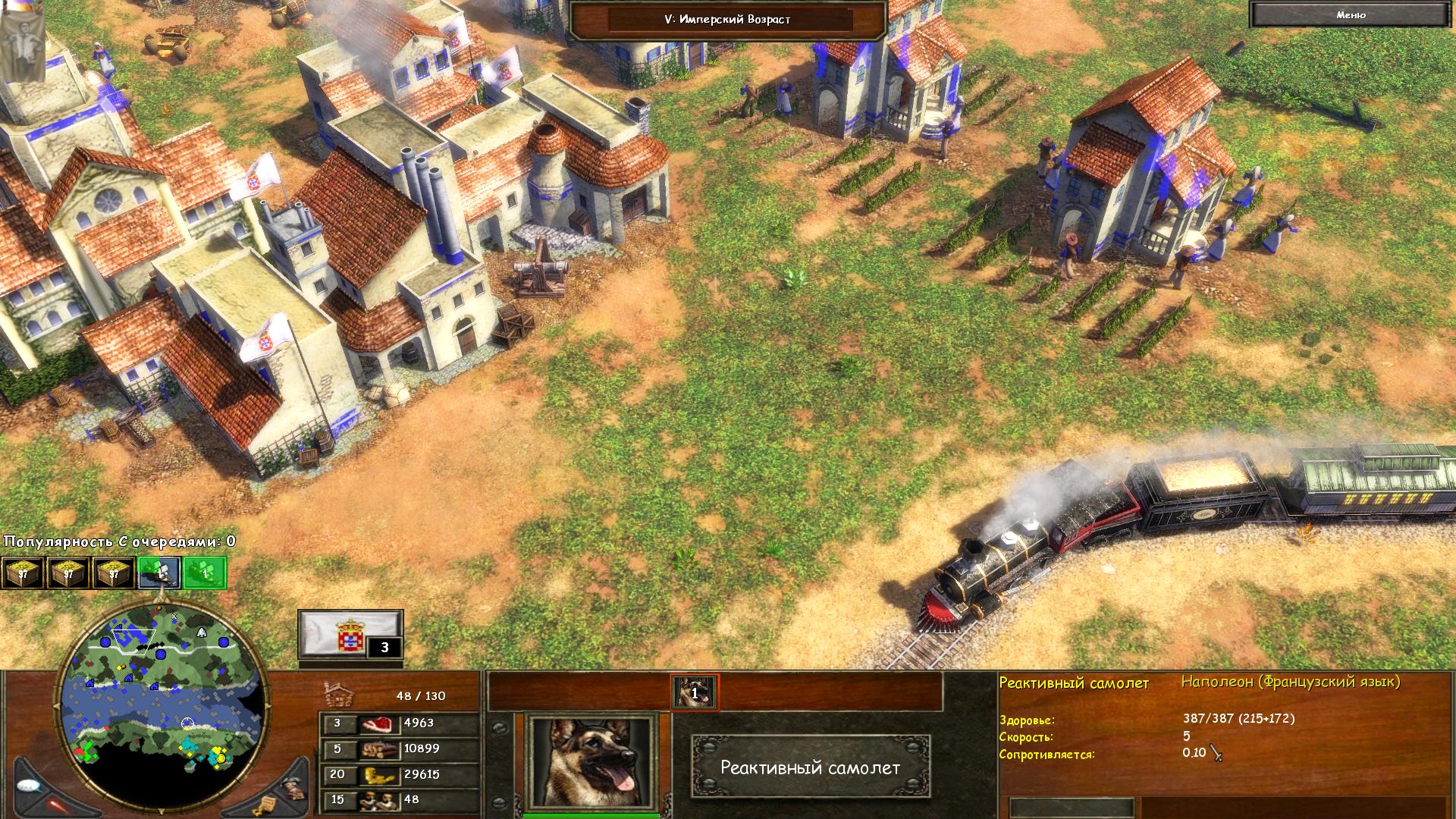
Task: Click the settlers villager count icon
Action: pos(378,800)
